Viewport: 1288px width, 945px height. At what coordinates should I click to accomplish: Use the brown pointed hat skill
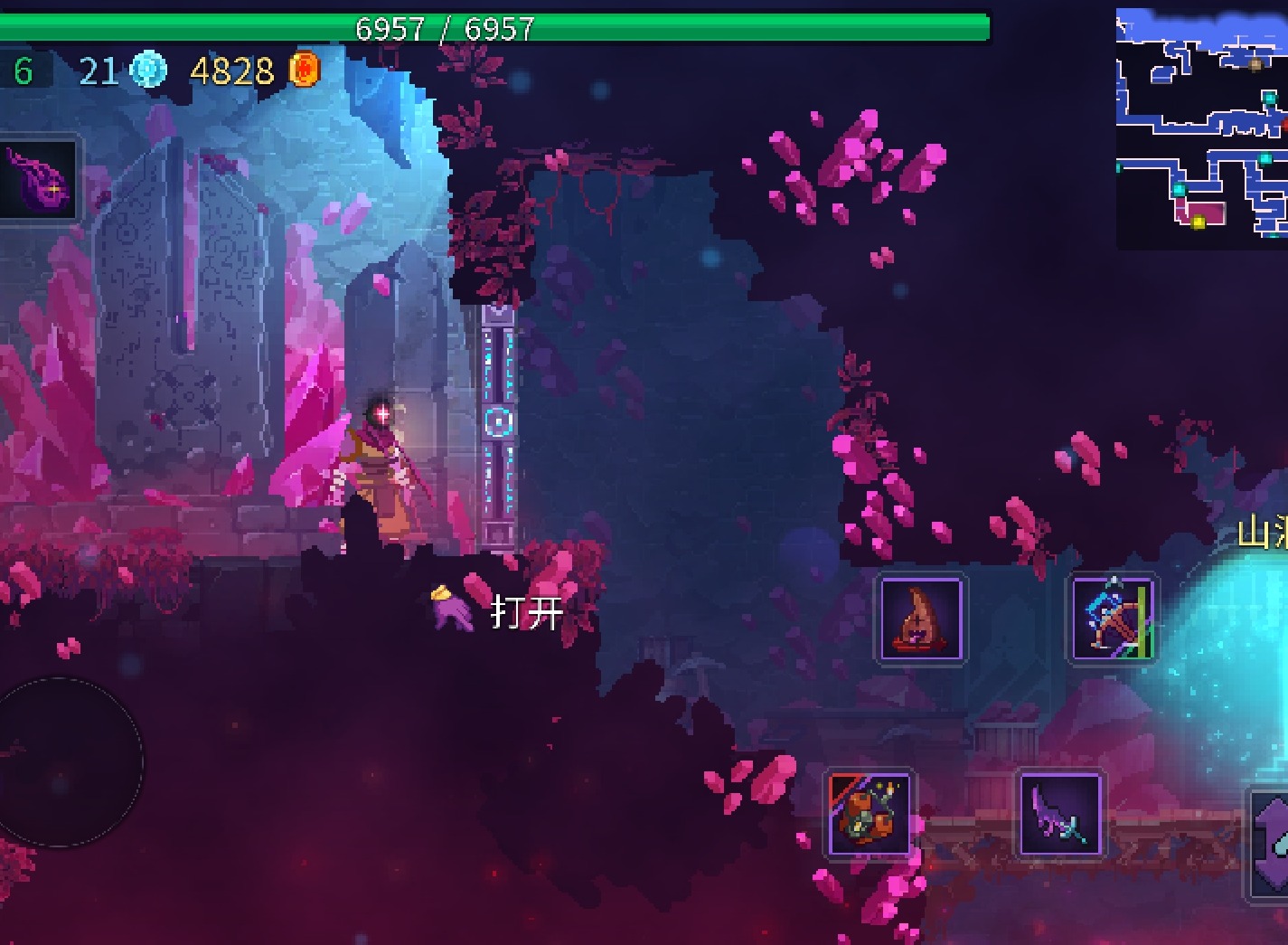point(921,619)
